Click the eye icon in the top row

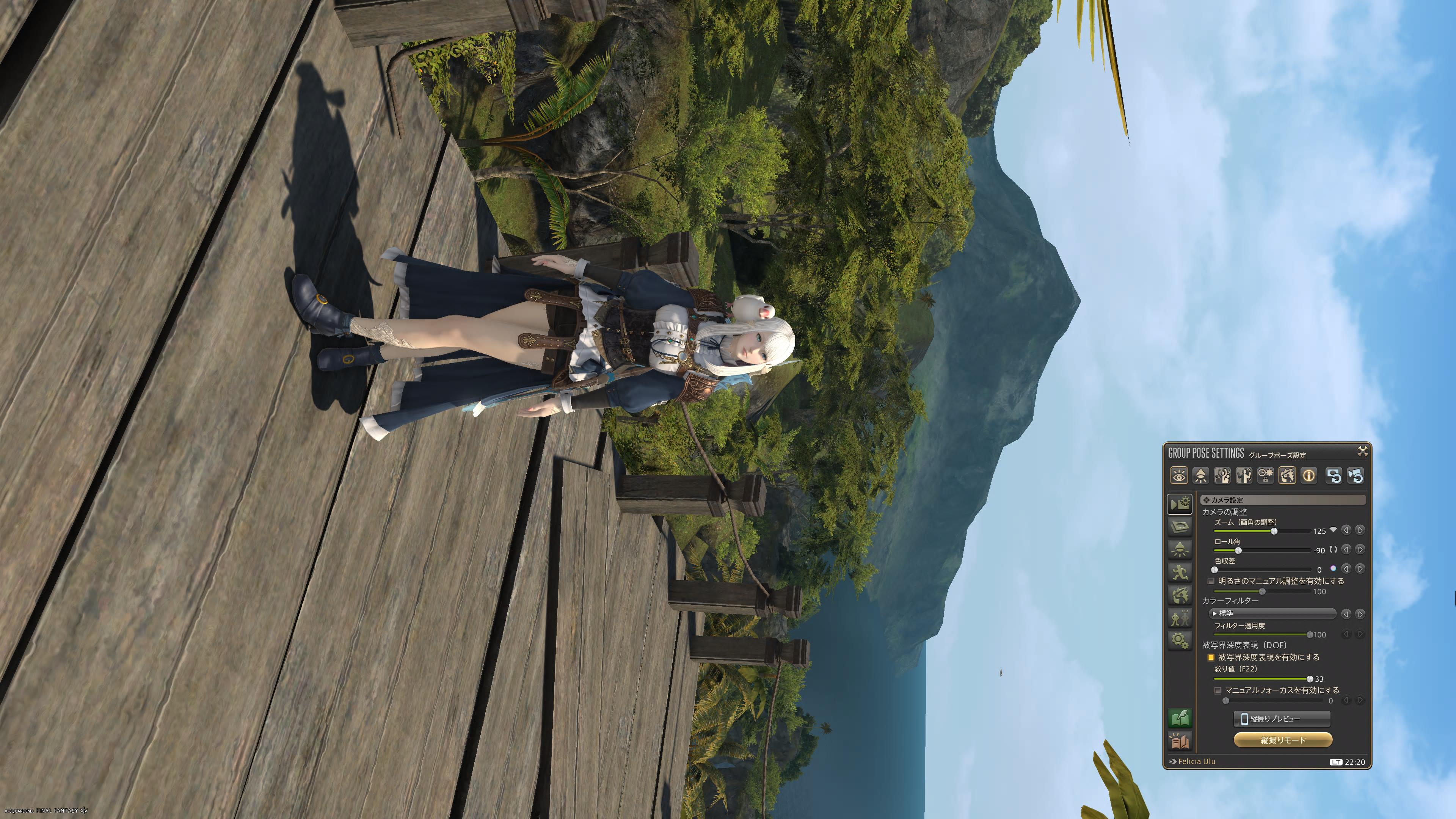(x=1179, y=476)
